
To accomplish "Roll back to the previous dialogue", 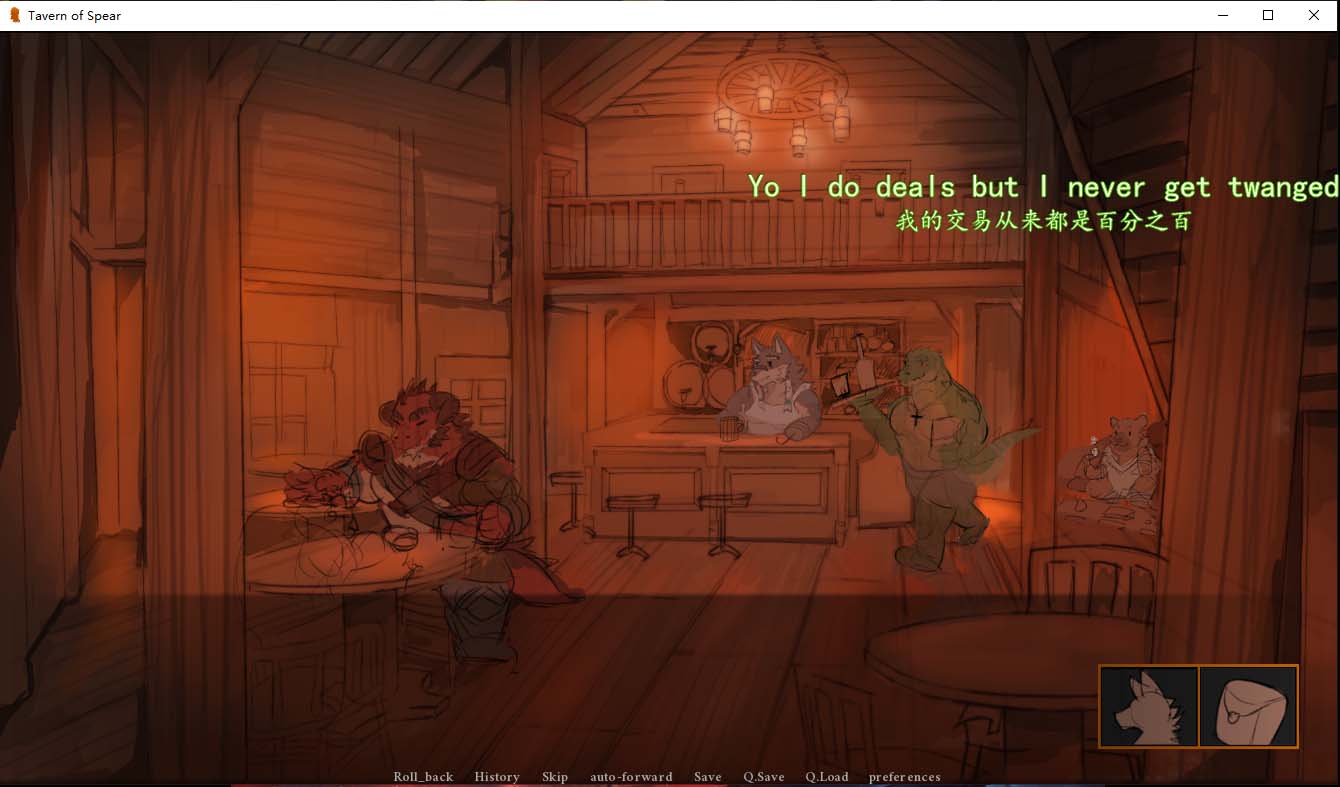I will tap(423, 776).
